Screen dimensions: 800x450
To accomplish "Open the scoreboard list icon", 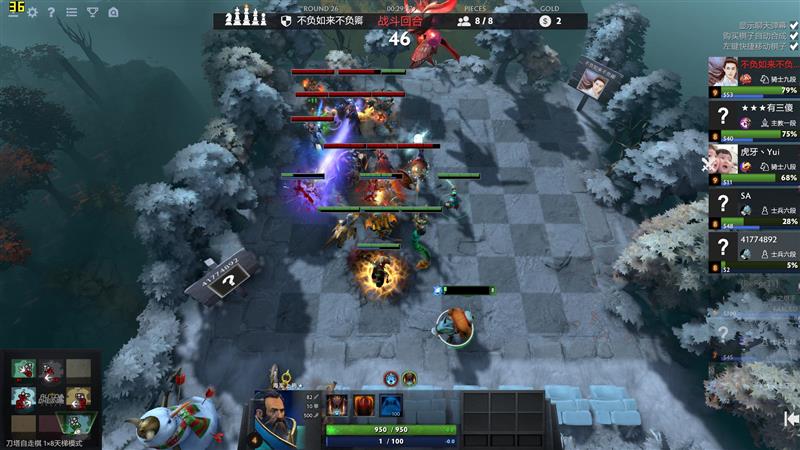I will pos(71,13).
